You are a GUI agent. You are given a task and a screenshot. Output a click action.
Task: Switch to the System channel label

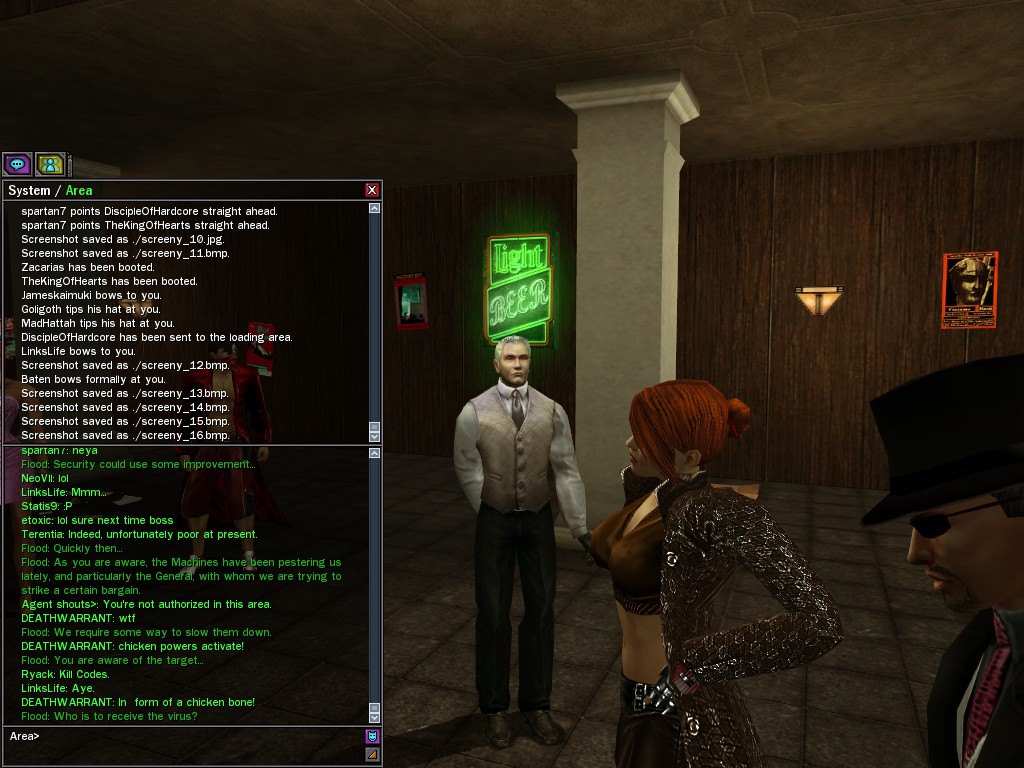pyautogui.click(x=29, y=191)
